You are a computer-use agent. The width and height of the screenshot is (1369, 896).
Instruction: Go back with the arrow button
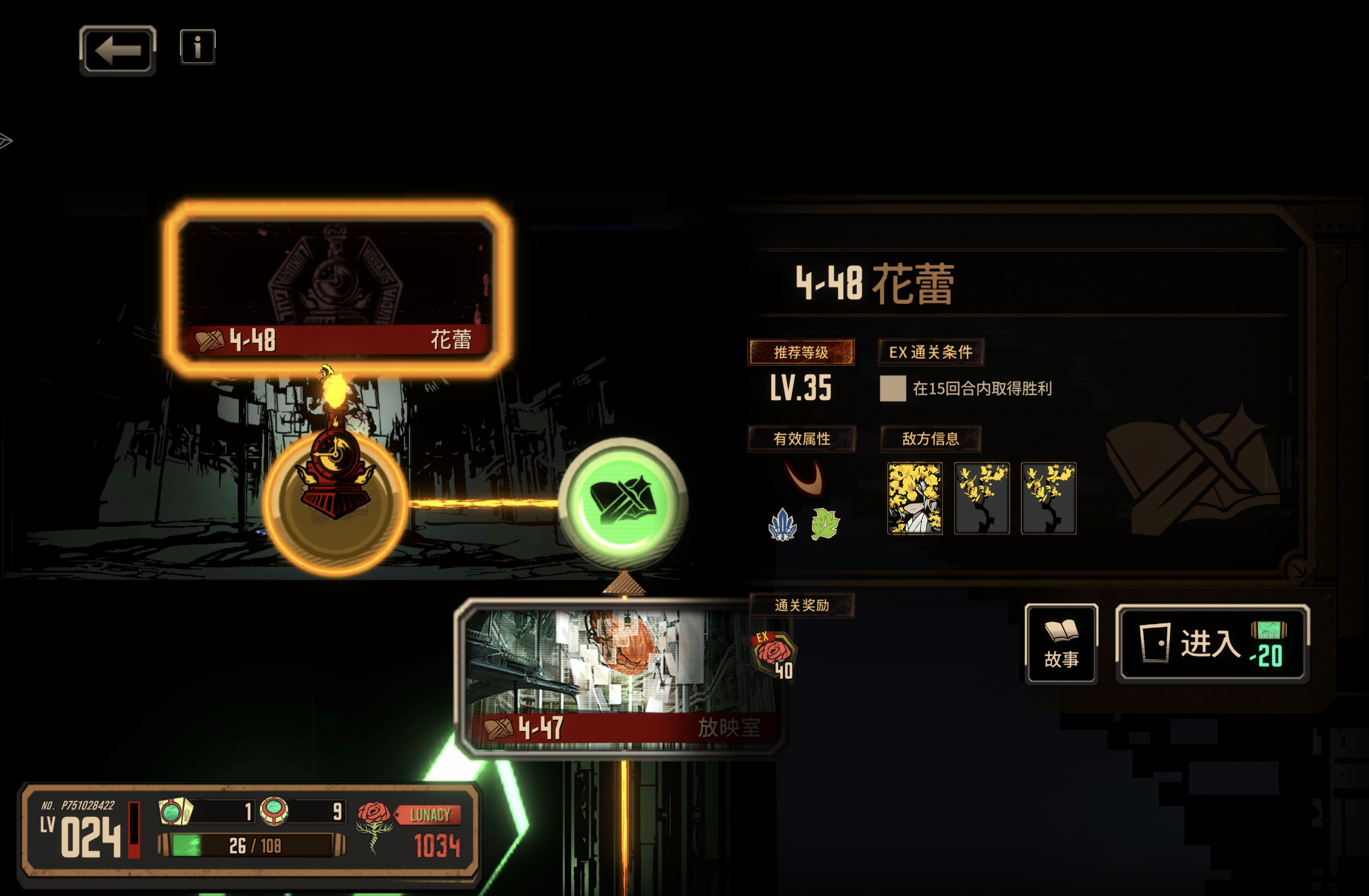point(118,50)
